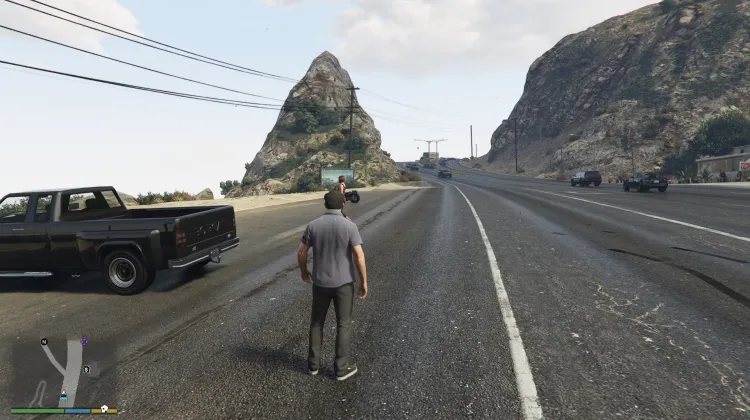Click the dollar sign marker on the minimap

point(87,369)
